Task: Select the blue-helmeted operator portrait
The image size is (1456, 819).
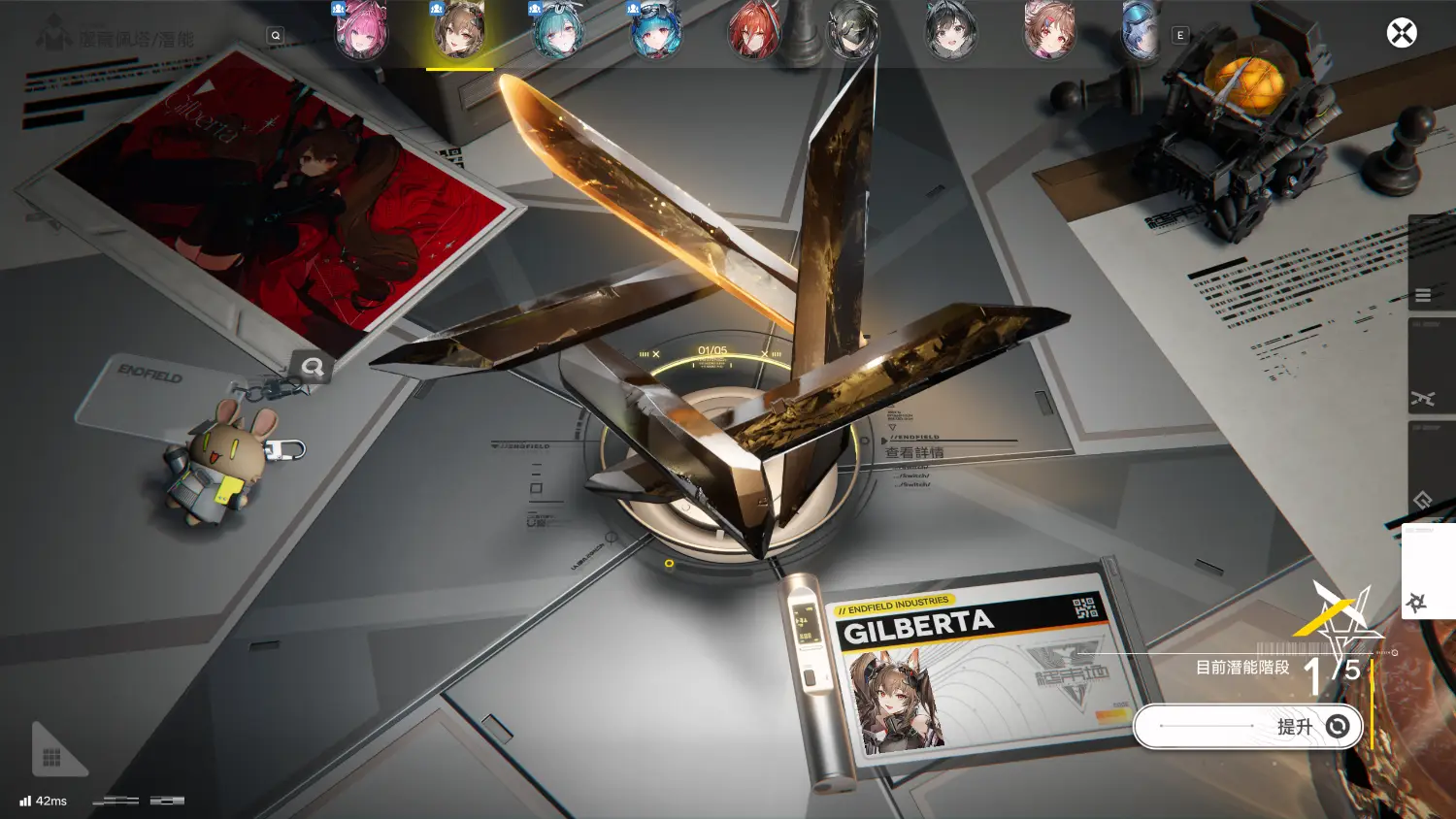Action: click(x=1141, y=31)
